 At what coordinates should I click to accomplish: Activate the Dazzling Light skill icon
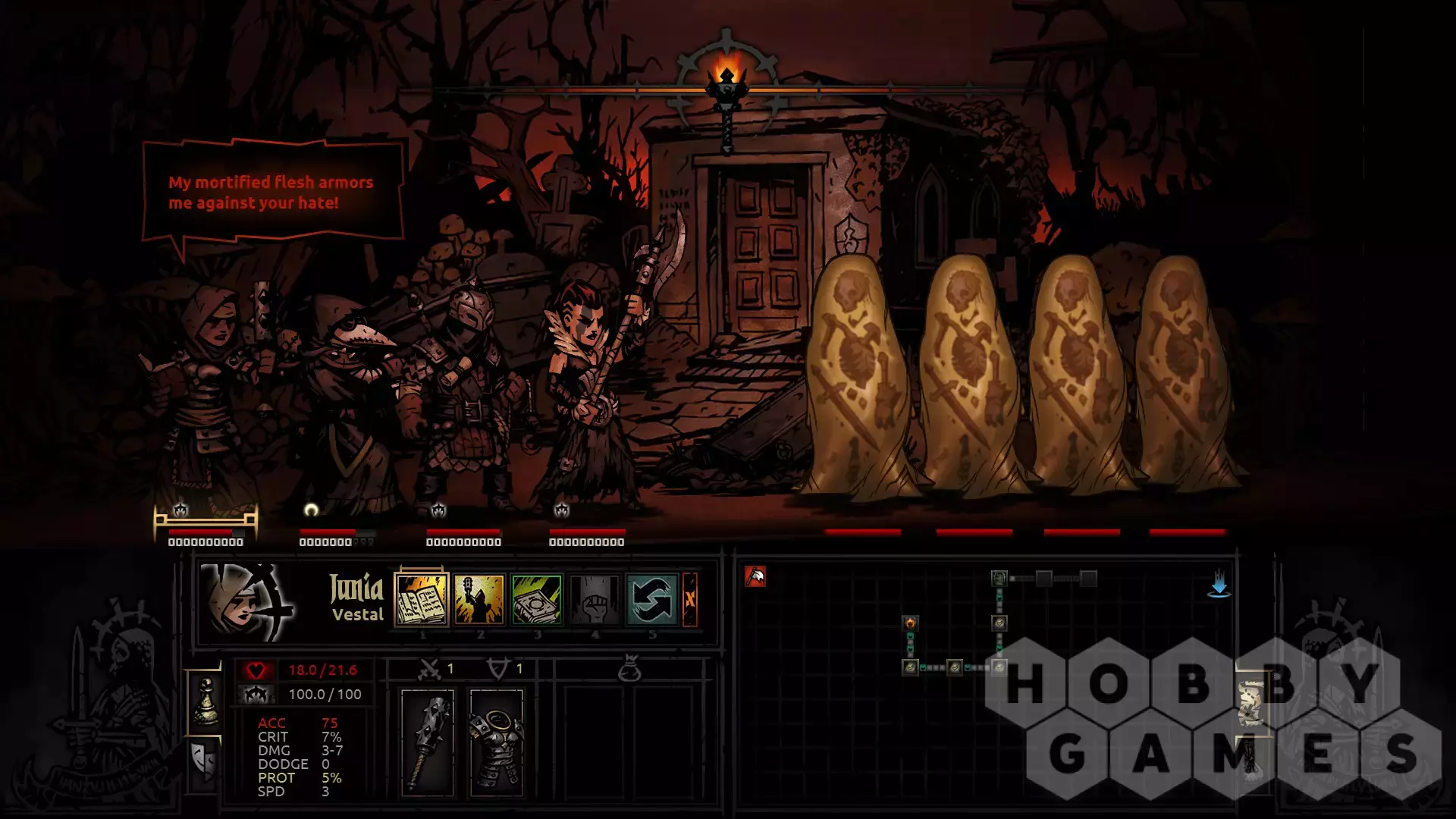[x=479, y=600]
